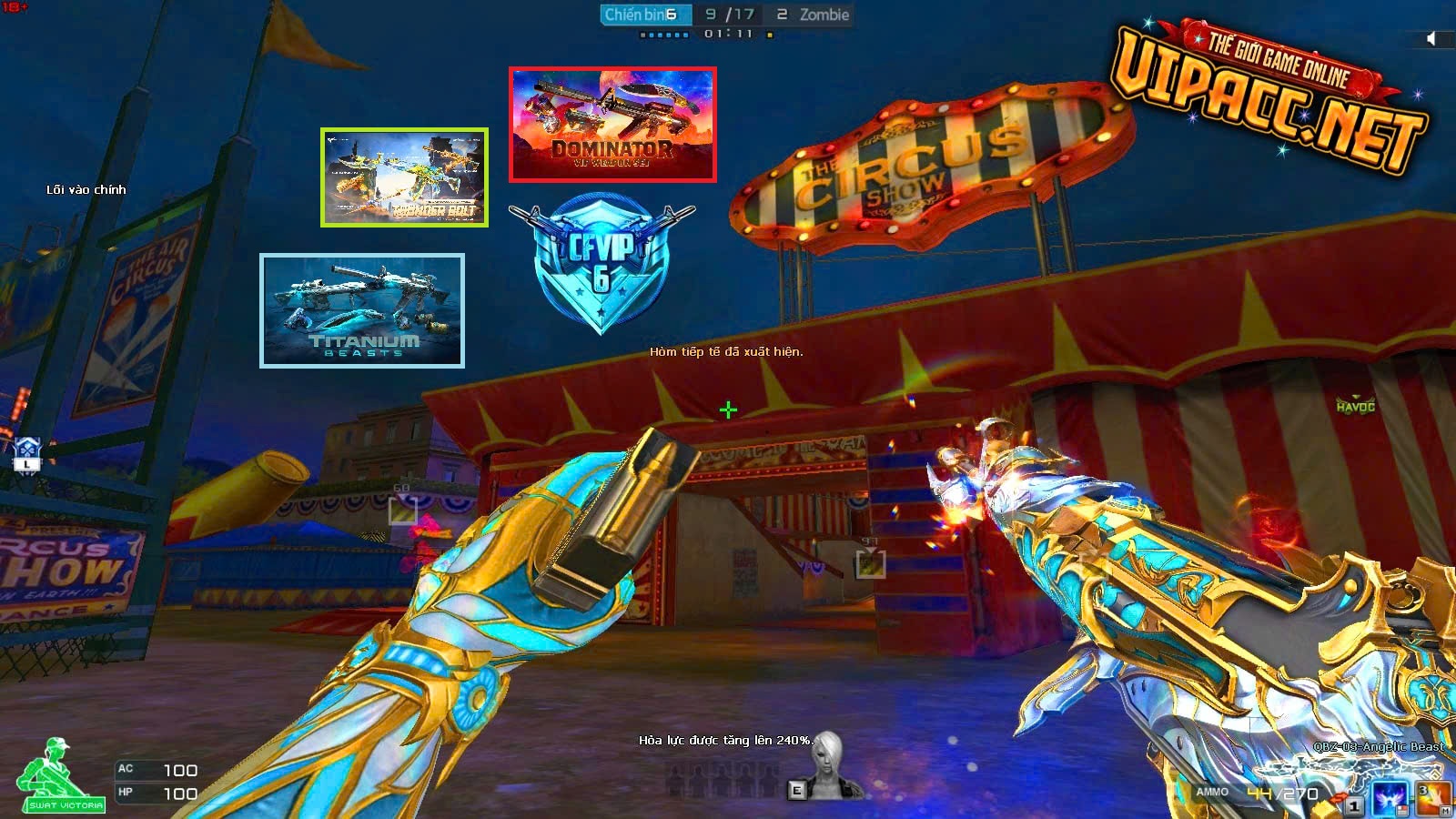Activate the angel wings skill icon

[1390, 798]
